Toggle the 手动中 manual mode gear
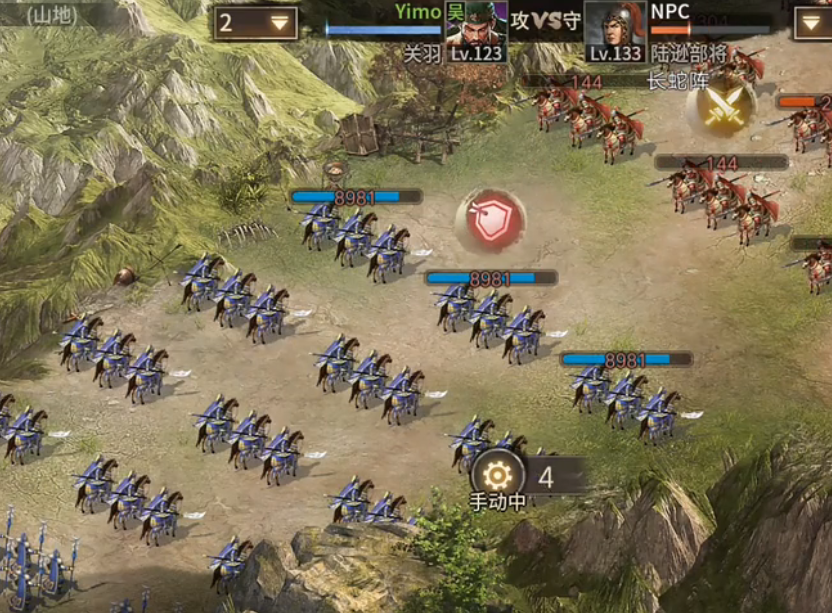The image size is (832, 613). tap(497, 475)
